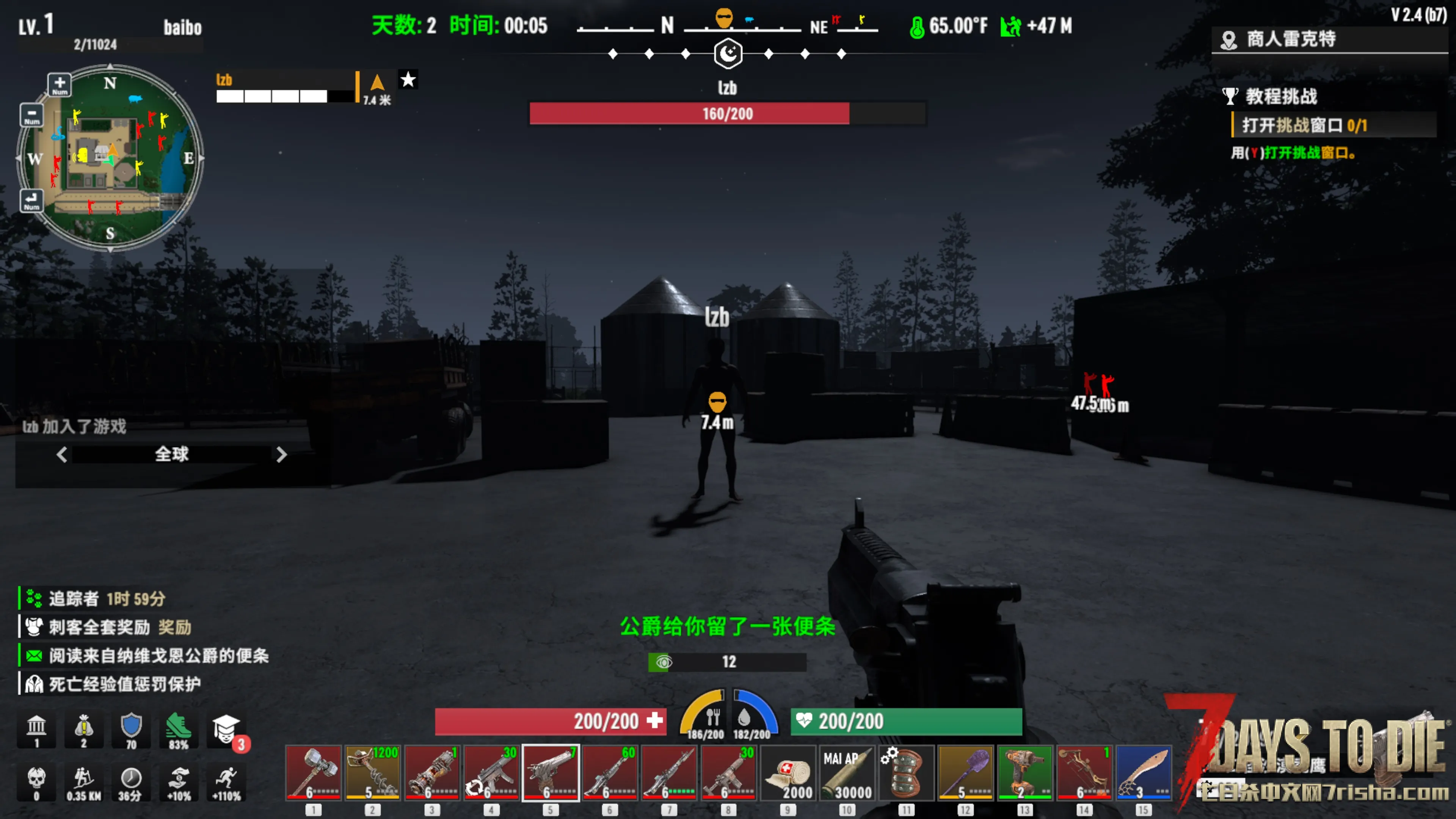This screenshot has height=819, width=1456.
Task: Open the Duke's note buff entry
Action: [158, 656]
